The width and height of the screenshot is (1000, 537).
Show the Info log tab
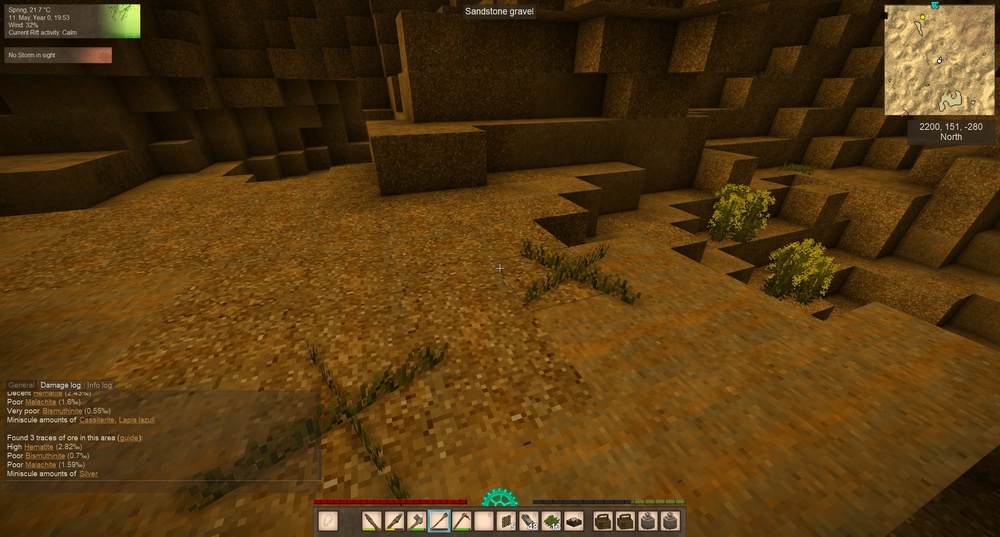coord(100,385)
